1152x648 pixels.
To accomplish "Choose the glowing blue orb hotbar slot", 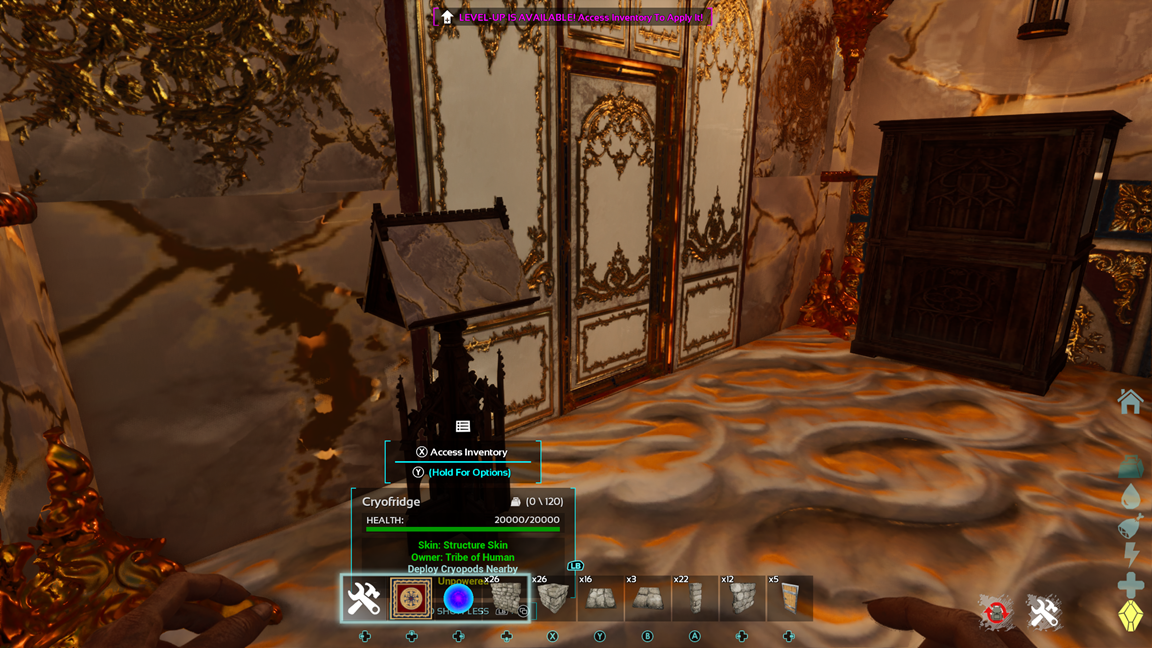I will point(458,599).
